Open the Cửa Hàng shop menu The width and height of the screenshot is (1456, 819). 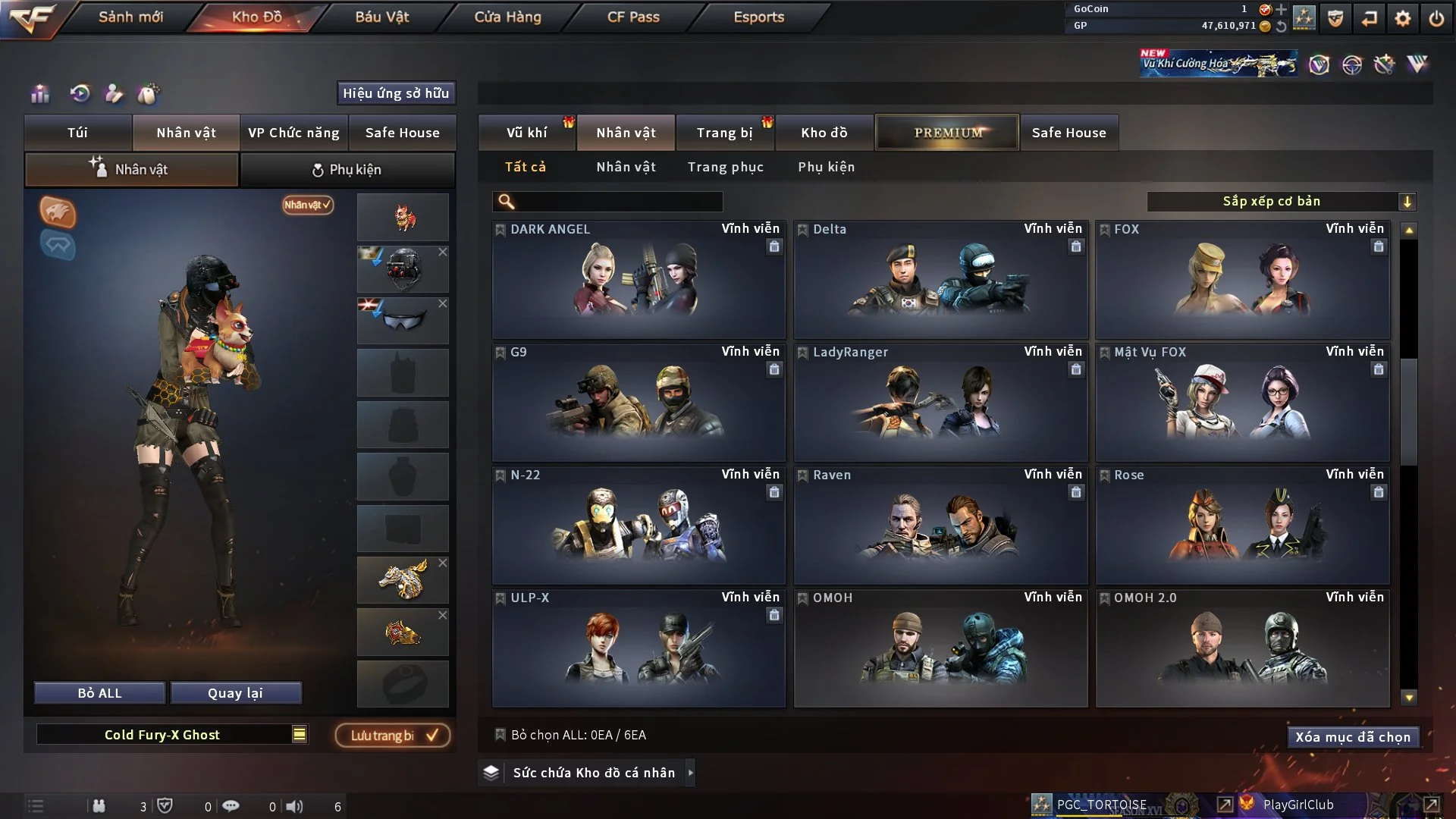click(x=507, y=17)
